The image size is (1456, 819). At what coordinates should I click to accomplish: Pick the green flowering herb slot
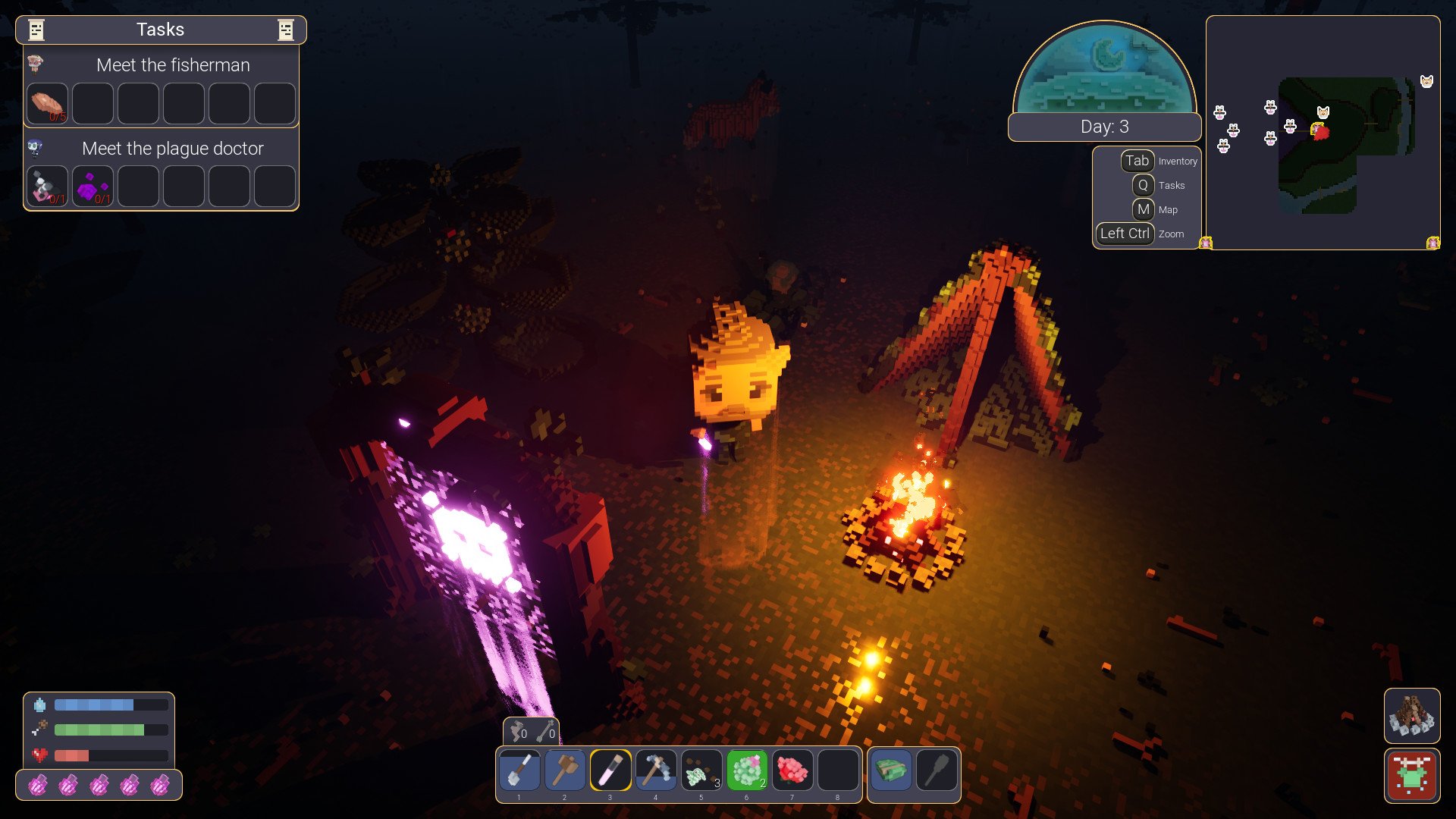[x=747, y=770]
